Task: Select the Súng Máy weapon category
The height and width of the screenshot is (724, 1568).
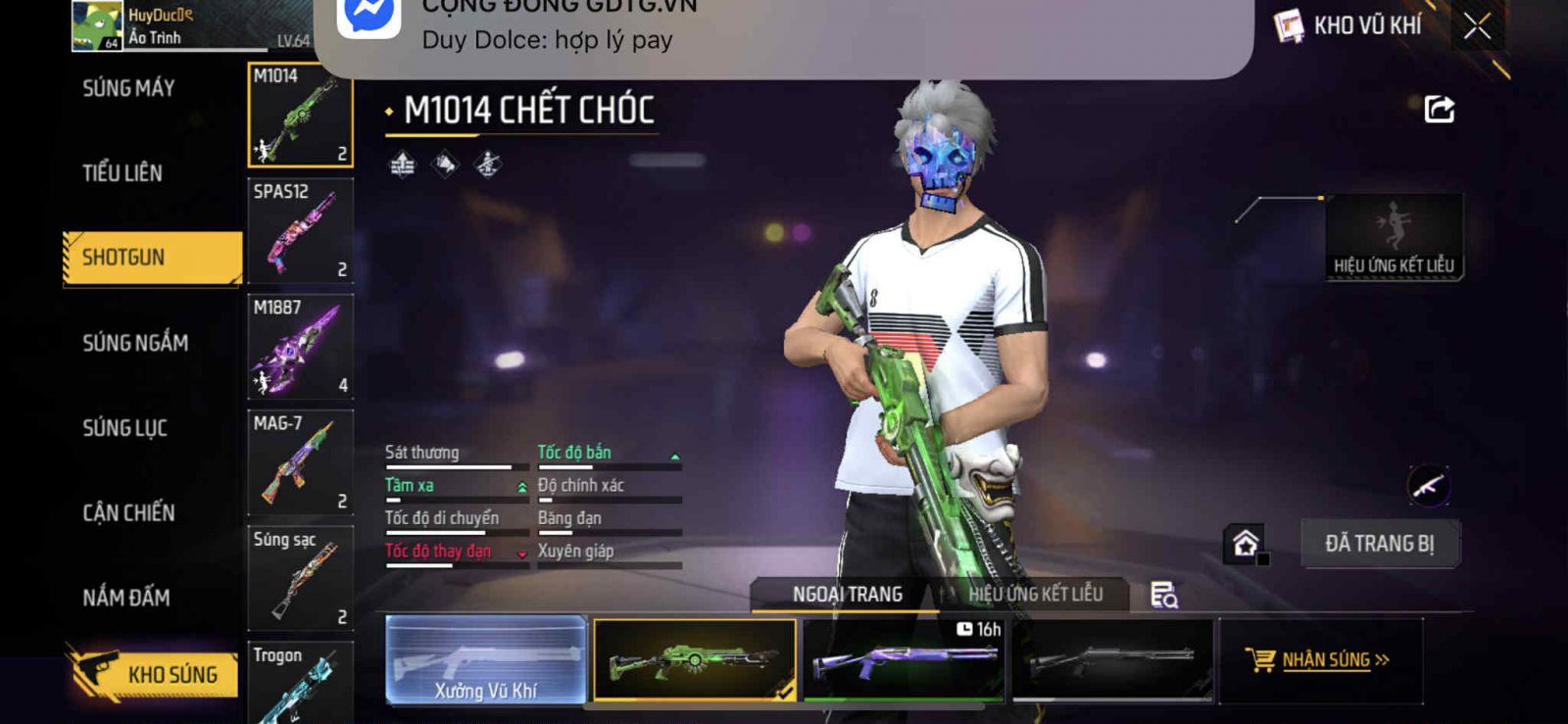Action: 128,88
